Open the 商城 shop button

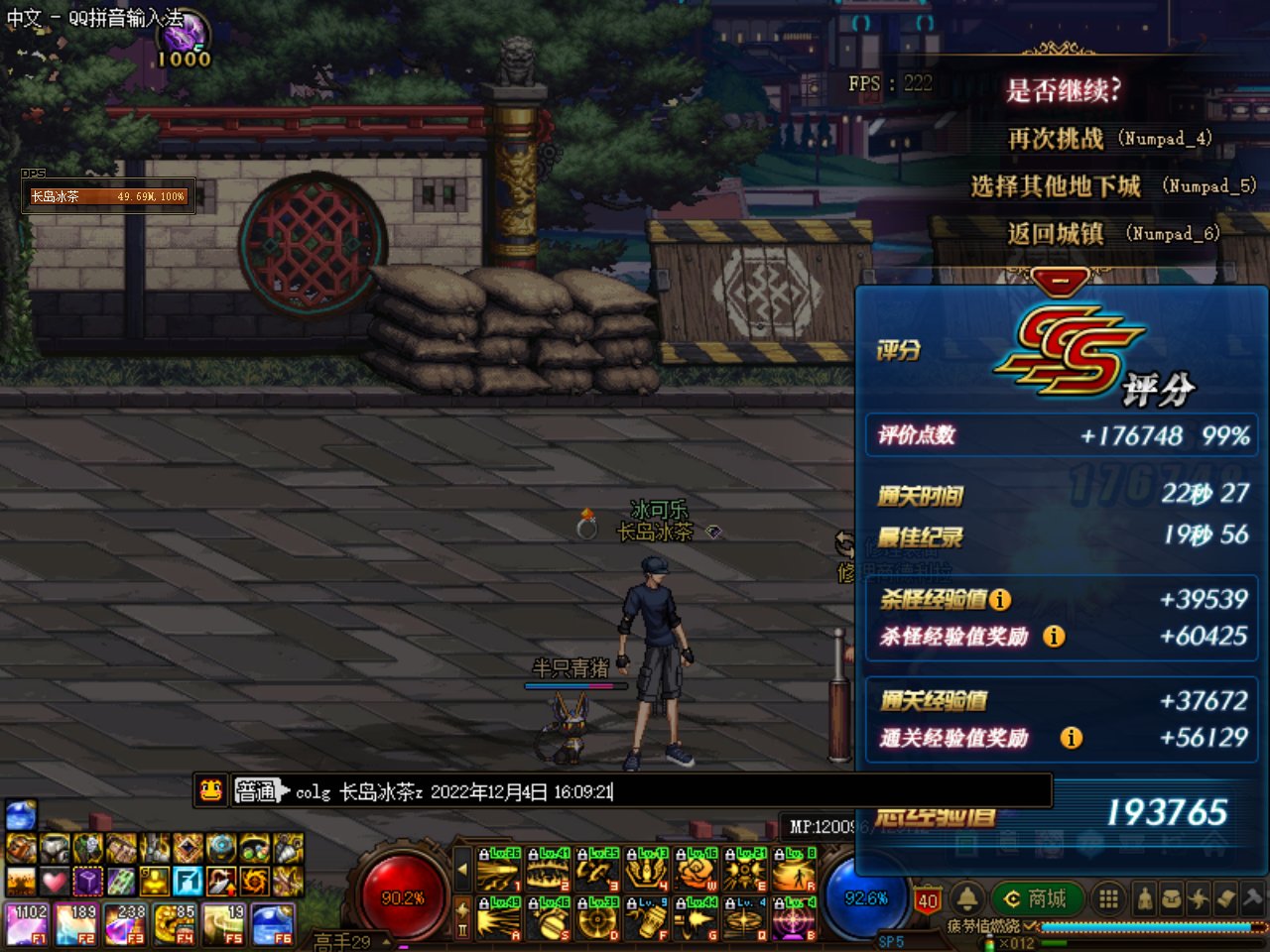coord(1035,898)
